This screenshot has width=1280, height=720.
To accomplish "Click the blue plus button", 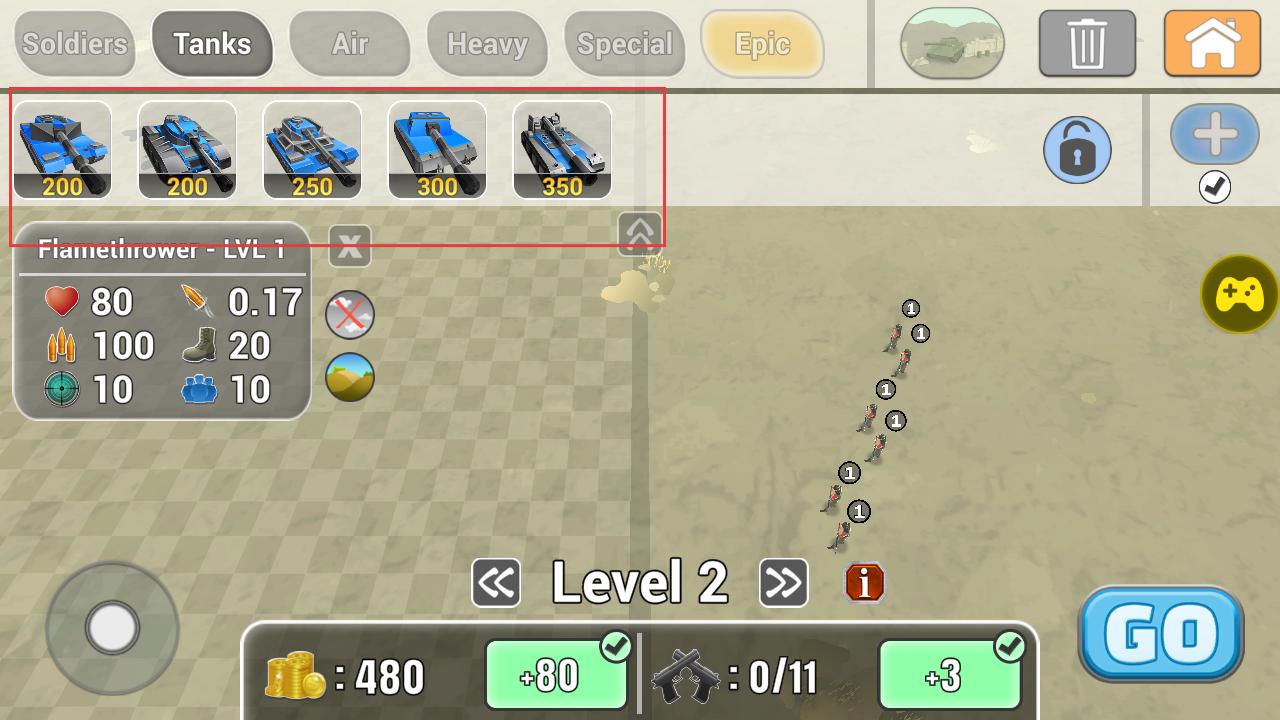I will point(1214,134).
